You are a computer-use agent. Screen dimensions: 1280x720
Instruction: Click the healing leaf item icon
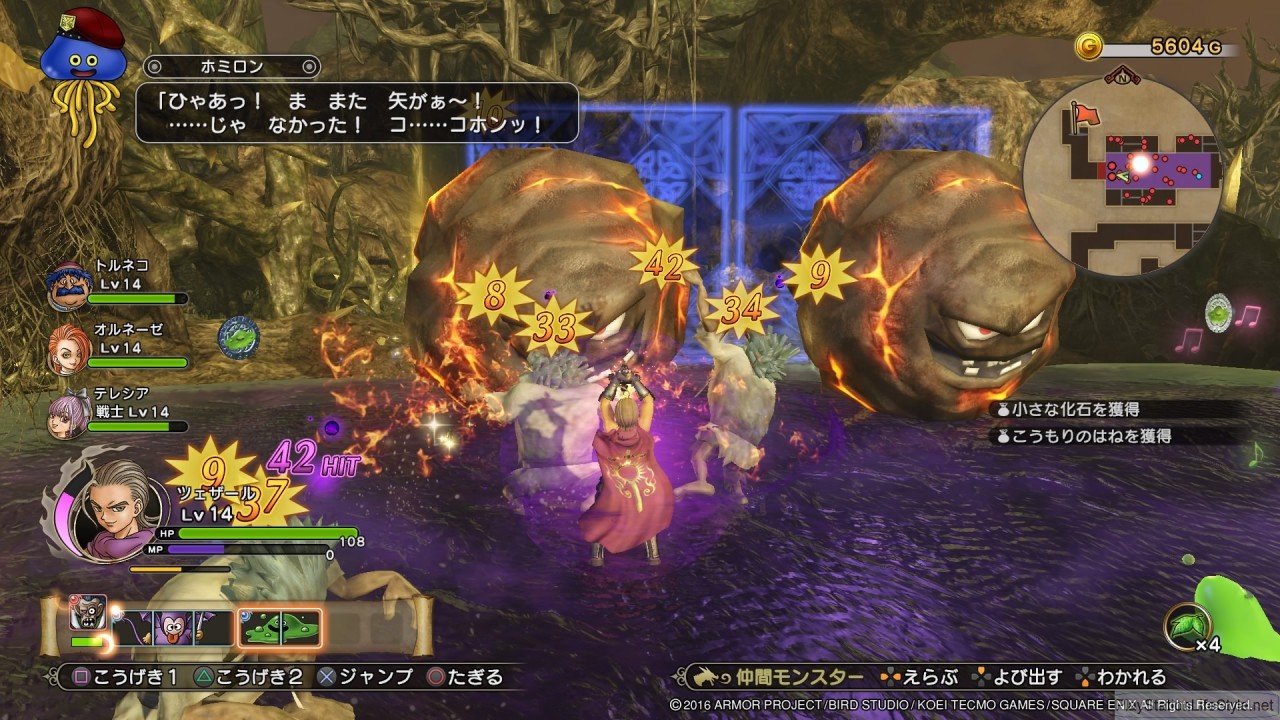tap(1186, 627)
